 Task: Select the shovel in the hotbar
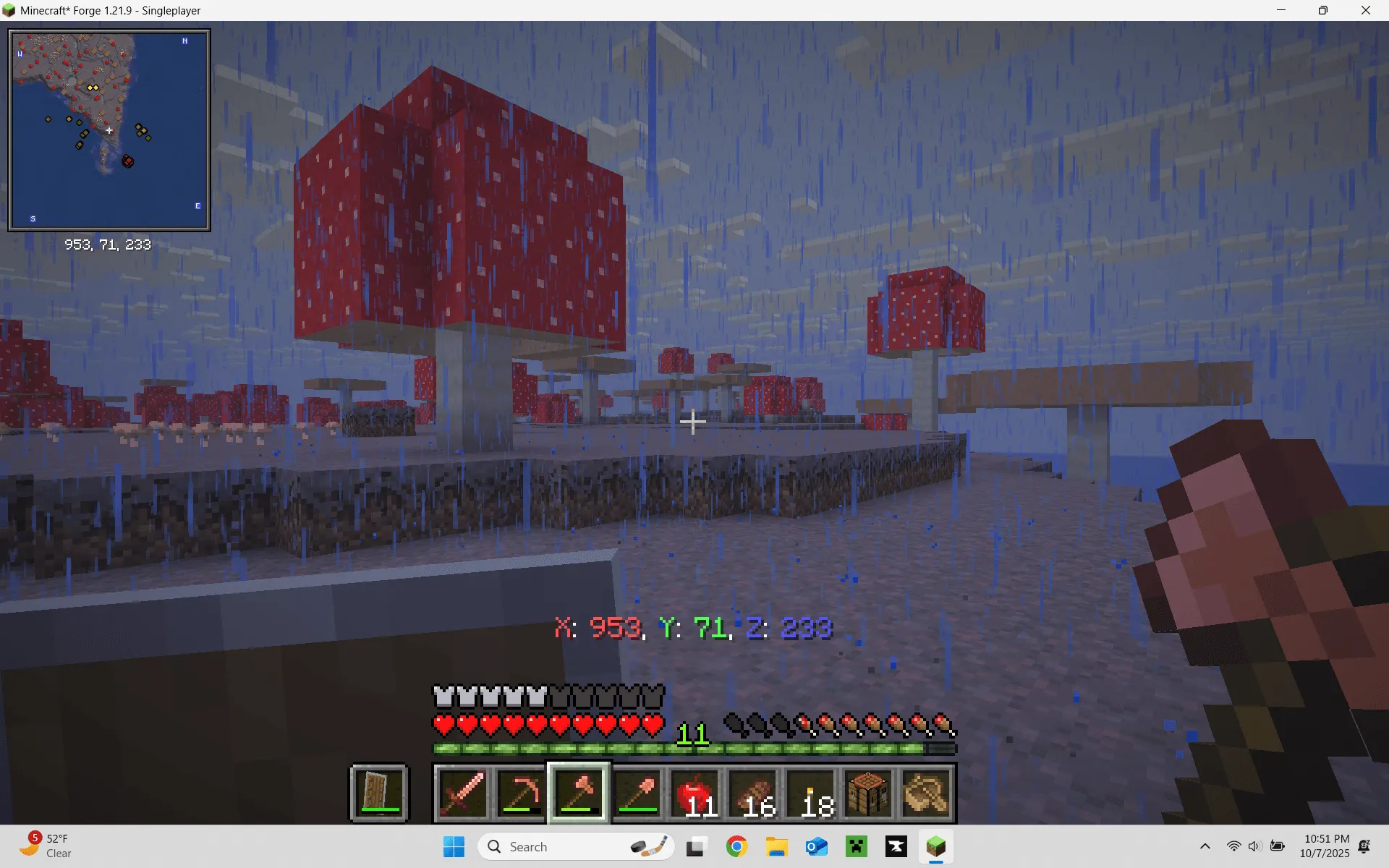[x=636, y=793]
